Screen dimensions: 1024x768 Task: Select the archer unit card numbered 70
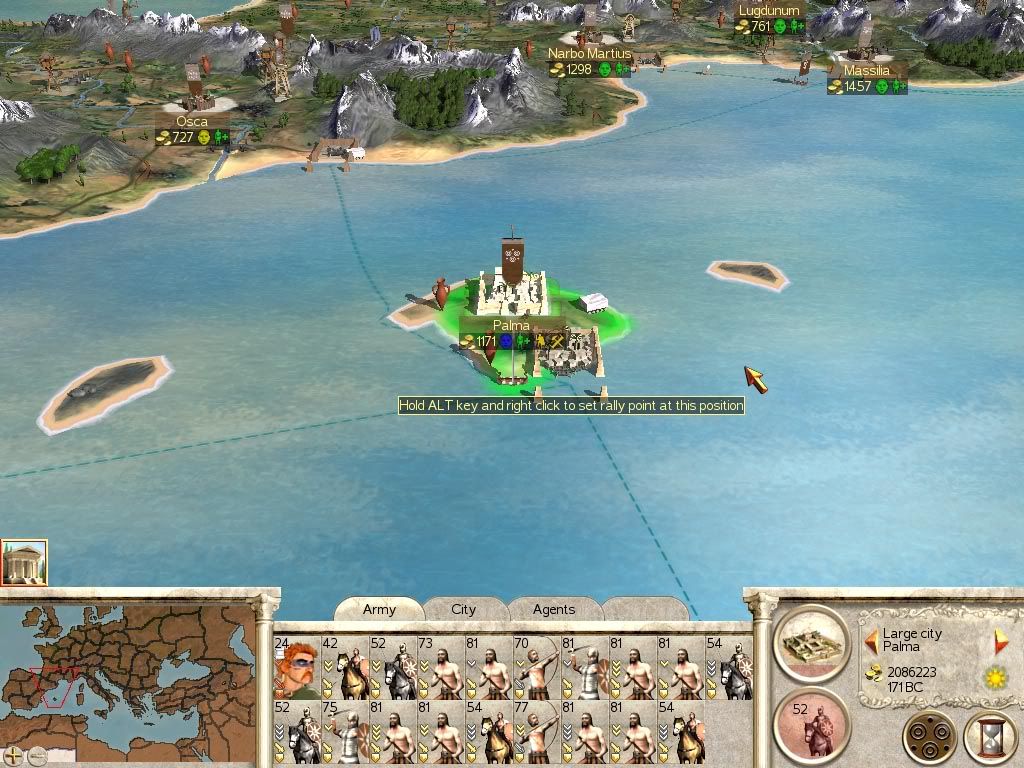pyautogui.click(x=537, y=668)
